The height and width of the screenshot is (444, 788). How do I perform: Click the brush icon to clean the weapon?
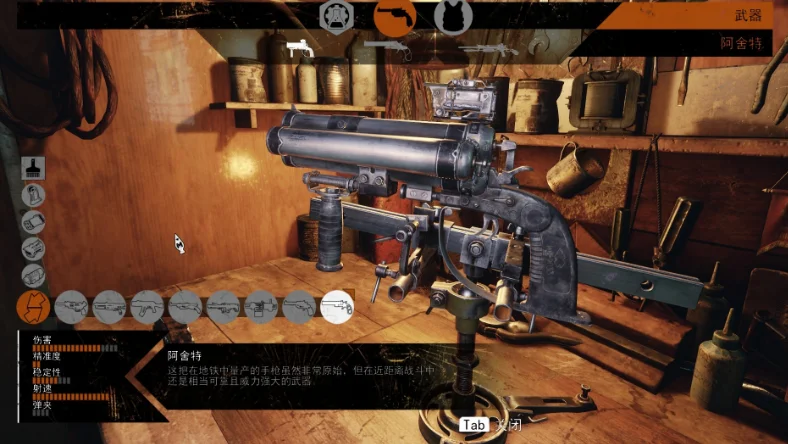[x=33, y=168]
